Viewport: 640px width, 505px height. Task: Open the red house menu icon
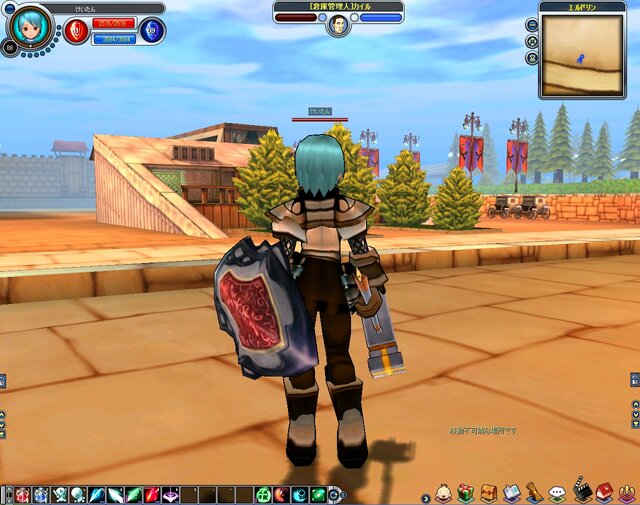point(605,492)
